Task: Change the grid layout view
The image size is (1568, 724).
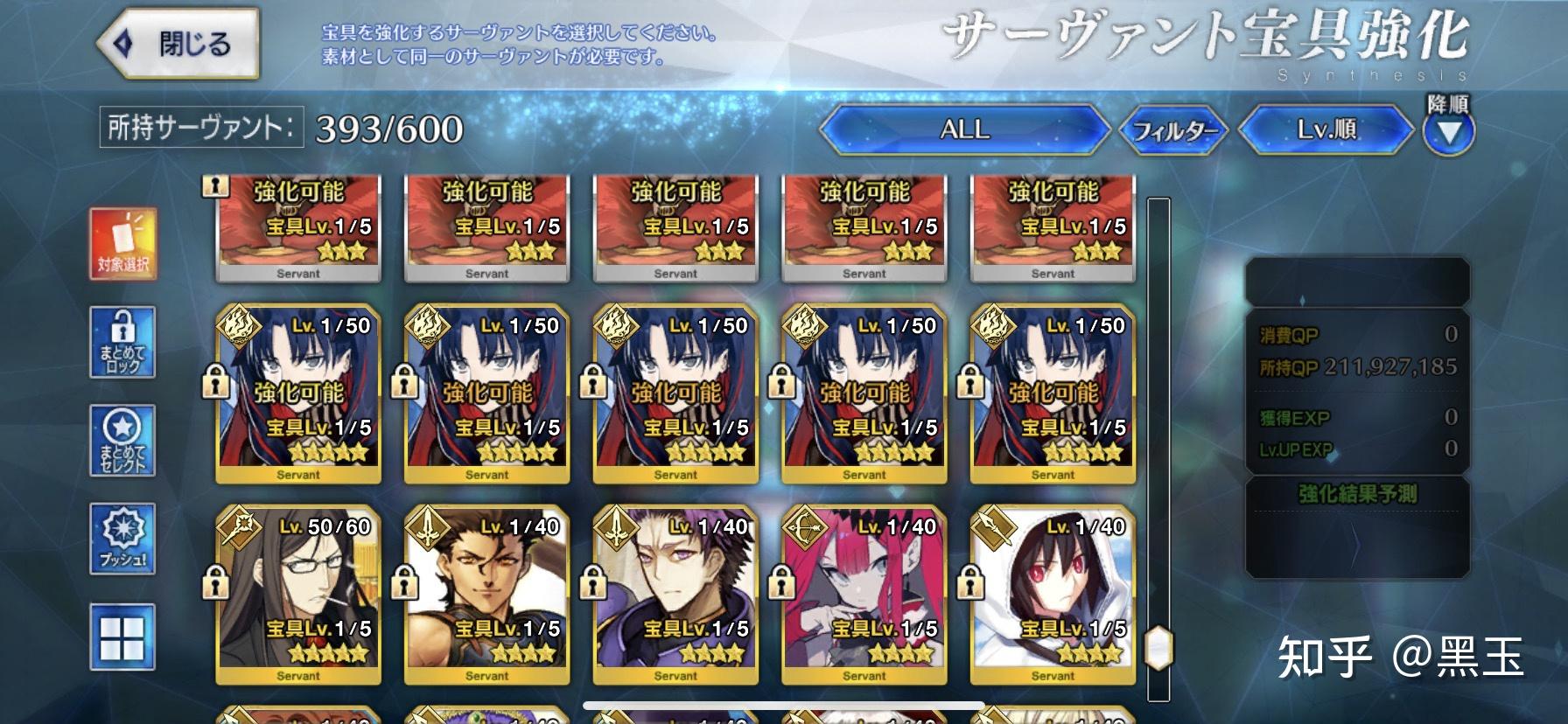Action: pyautogui.click(x=122, y=637)
